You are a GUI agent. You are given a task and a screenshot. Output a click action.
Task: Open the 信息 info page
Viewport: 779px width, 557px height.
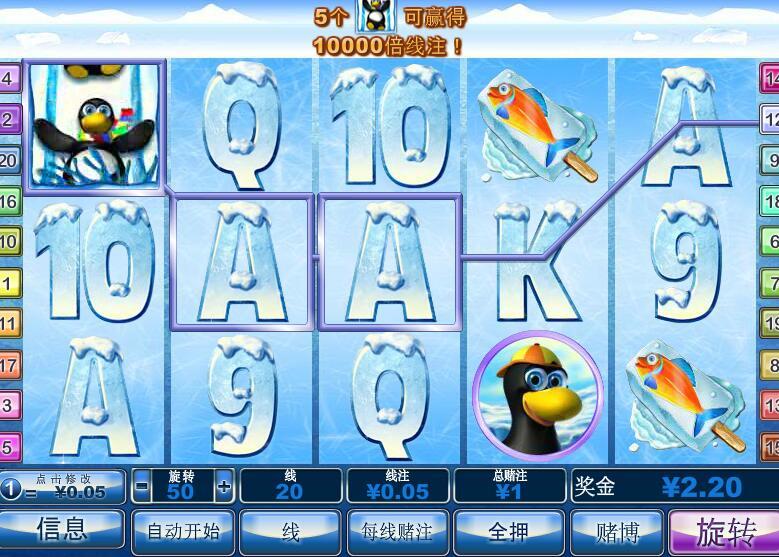pos(62,529)
